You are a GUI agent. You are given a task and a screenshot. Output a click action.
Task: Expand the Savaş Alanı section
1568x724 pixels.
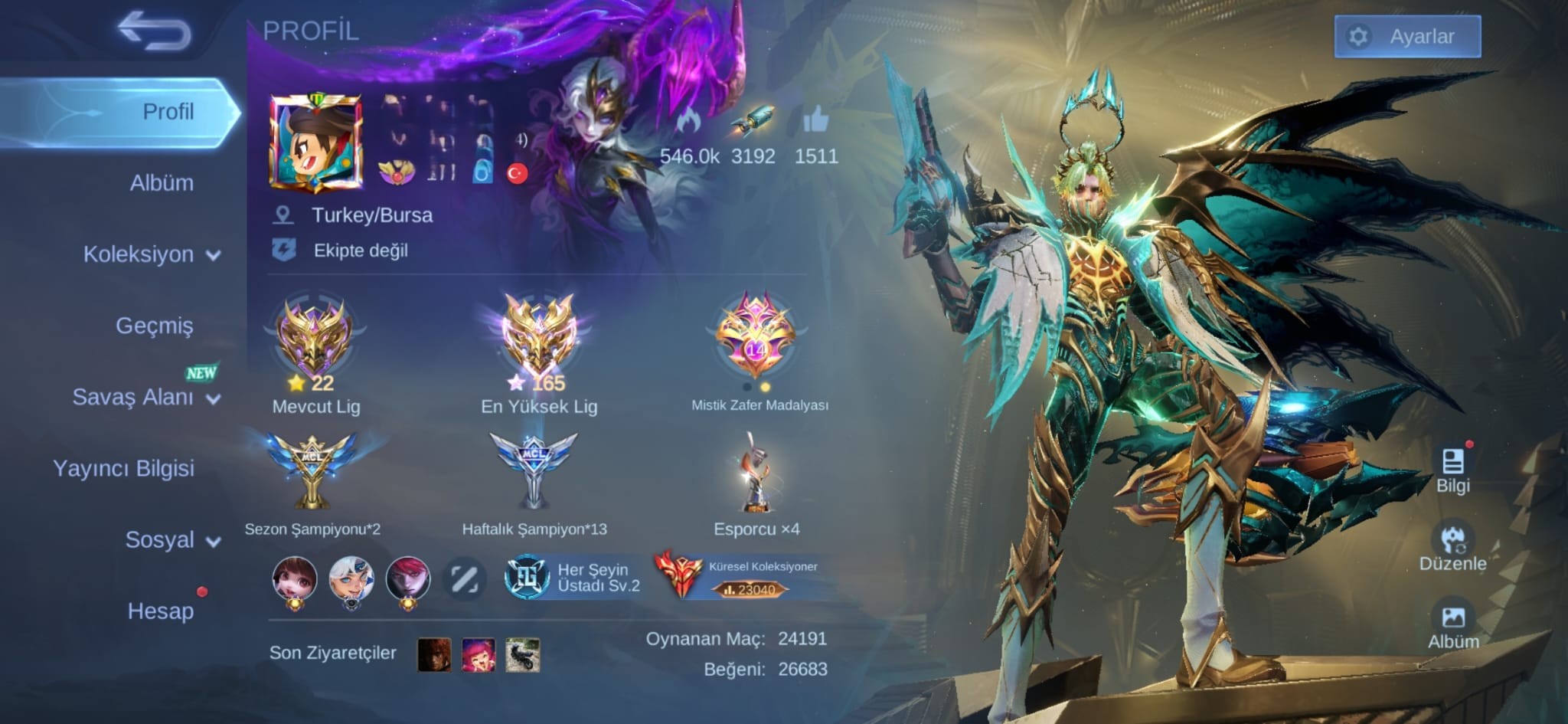pos(145,397)
